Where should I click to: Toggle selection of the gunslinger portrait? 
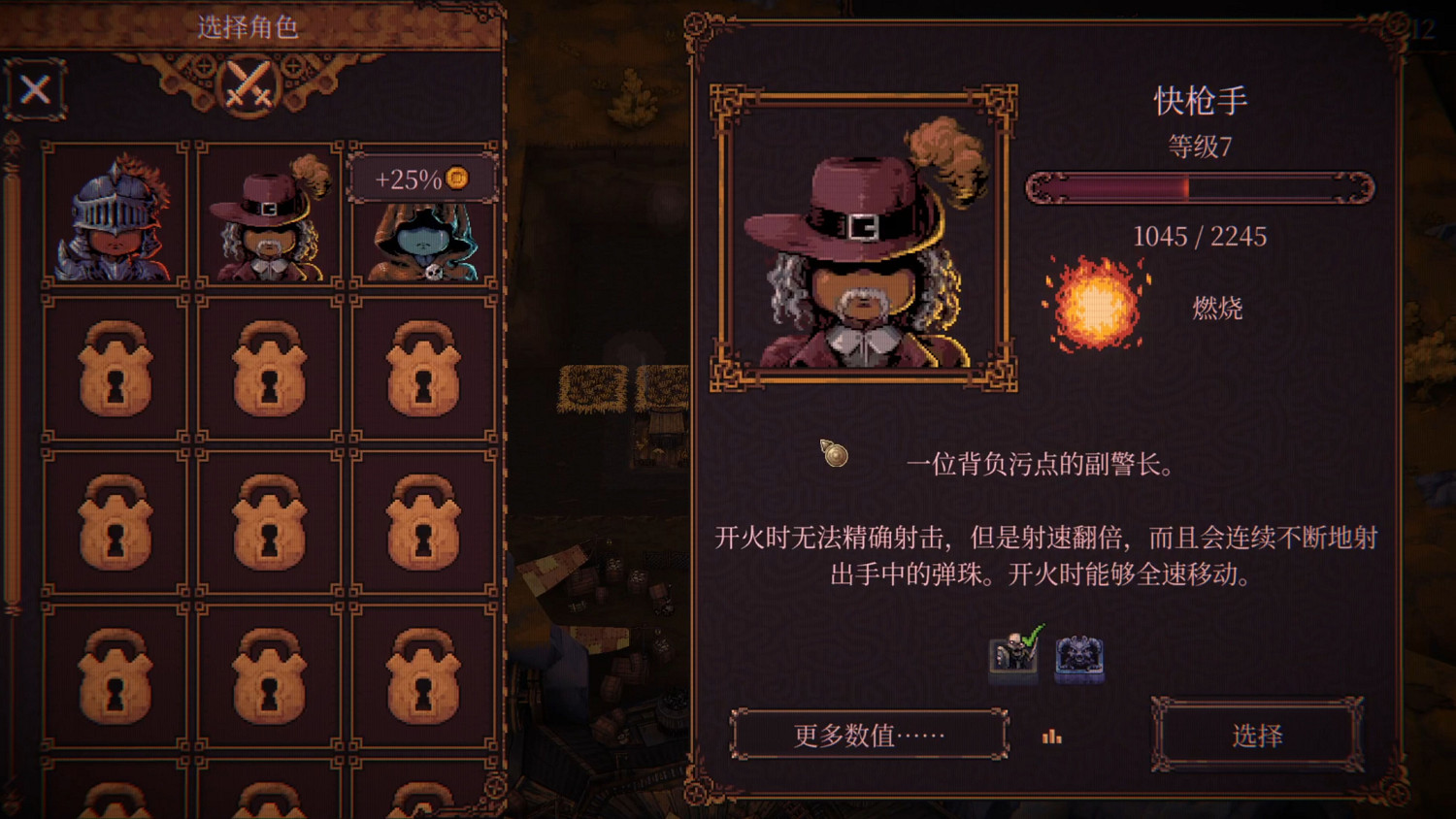point(270,213)
